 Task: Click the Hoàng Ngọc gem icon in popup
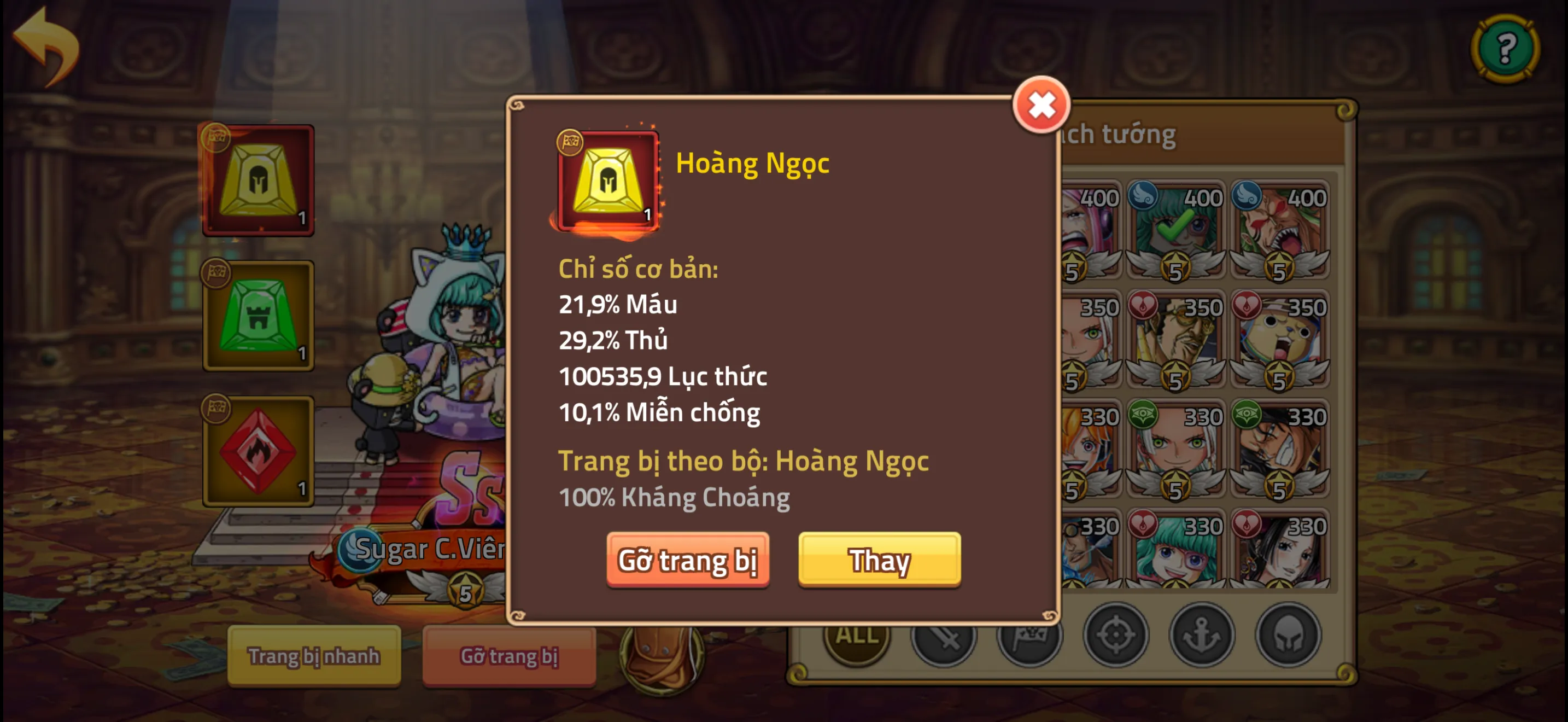pos(607,181)
